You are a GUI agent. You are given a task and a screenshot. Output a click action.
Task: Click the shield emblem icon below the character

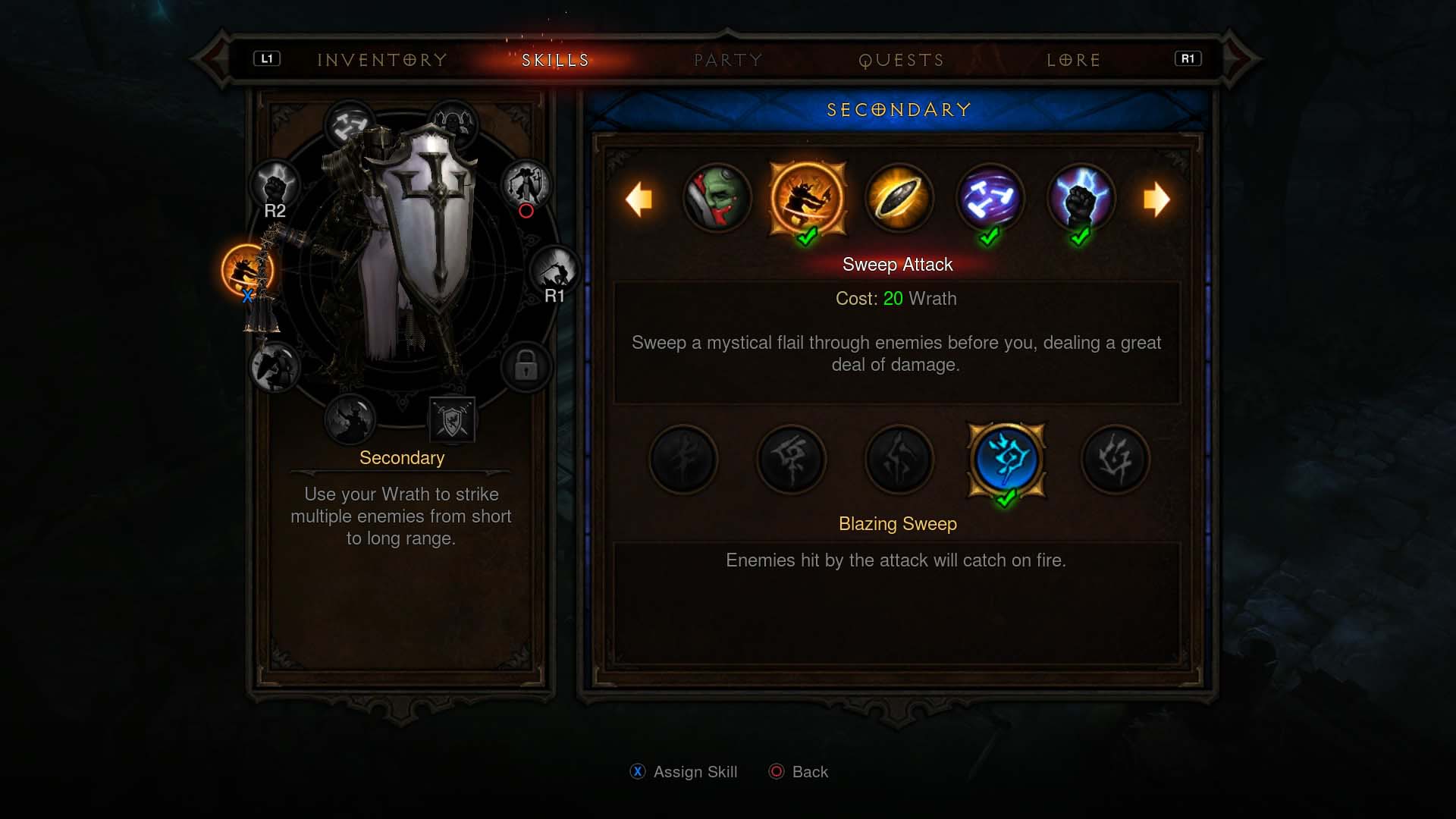point(453,420)
